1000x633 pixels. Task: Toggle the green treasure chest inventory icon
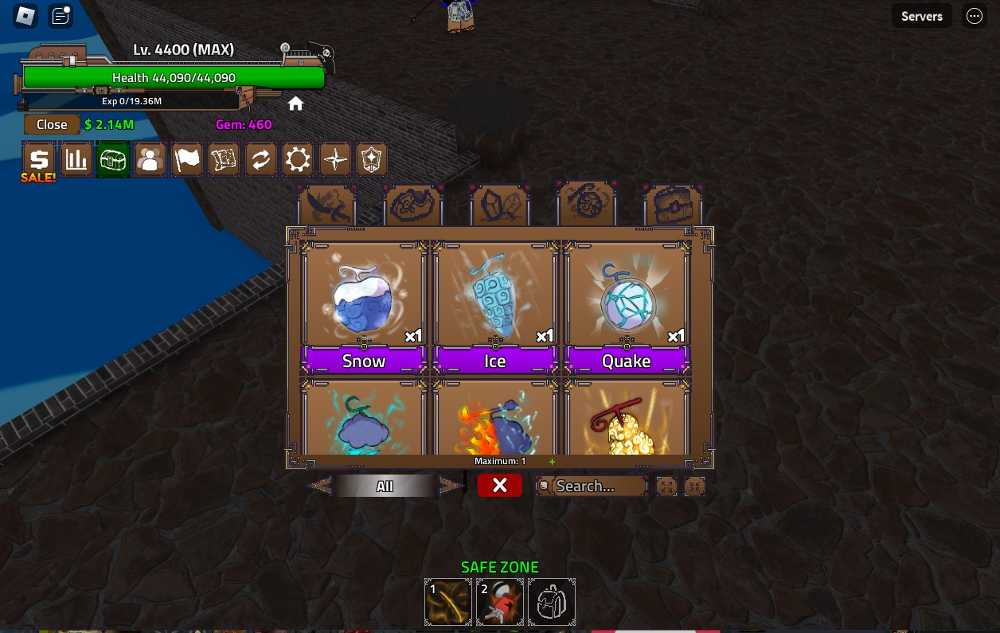click(113, 160)
